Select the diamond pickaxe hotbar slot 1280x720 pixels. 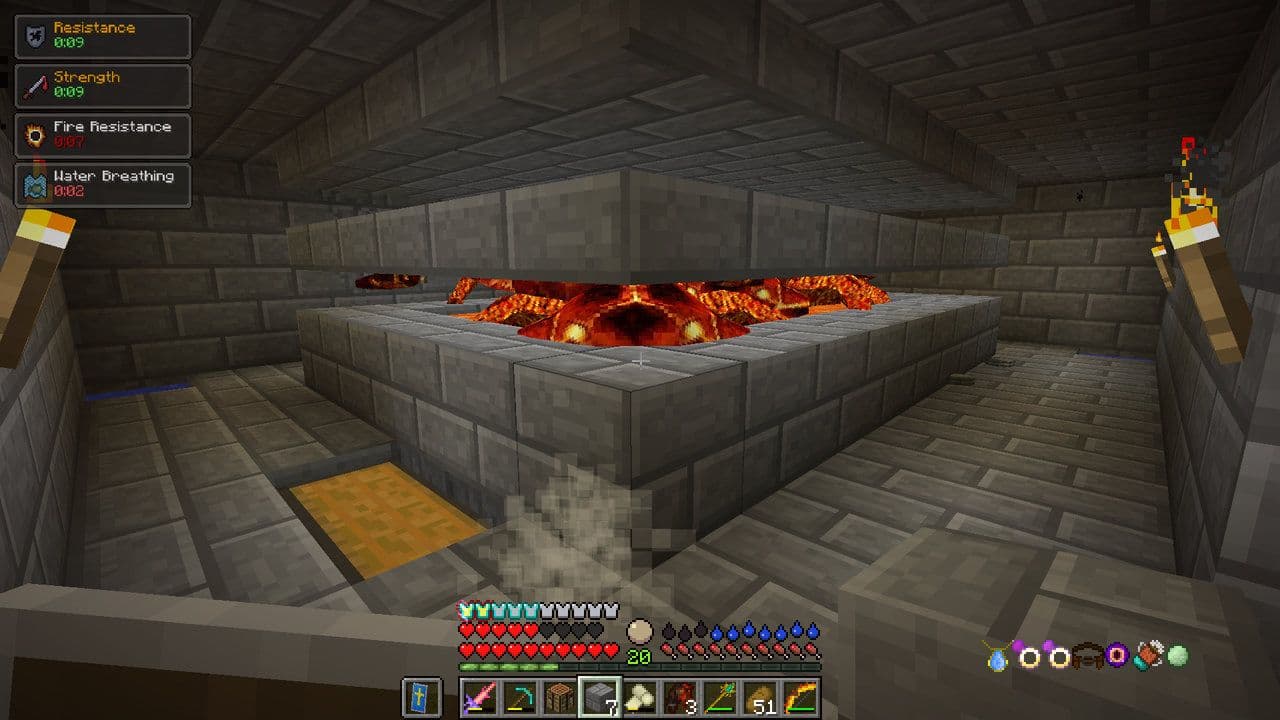(x=519, y=697)
